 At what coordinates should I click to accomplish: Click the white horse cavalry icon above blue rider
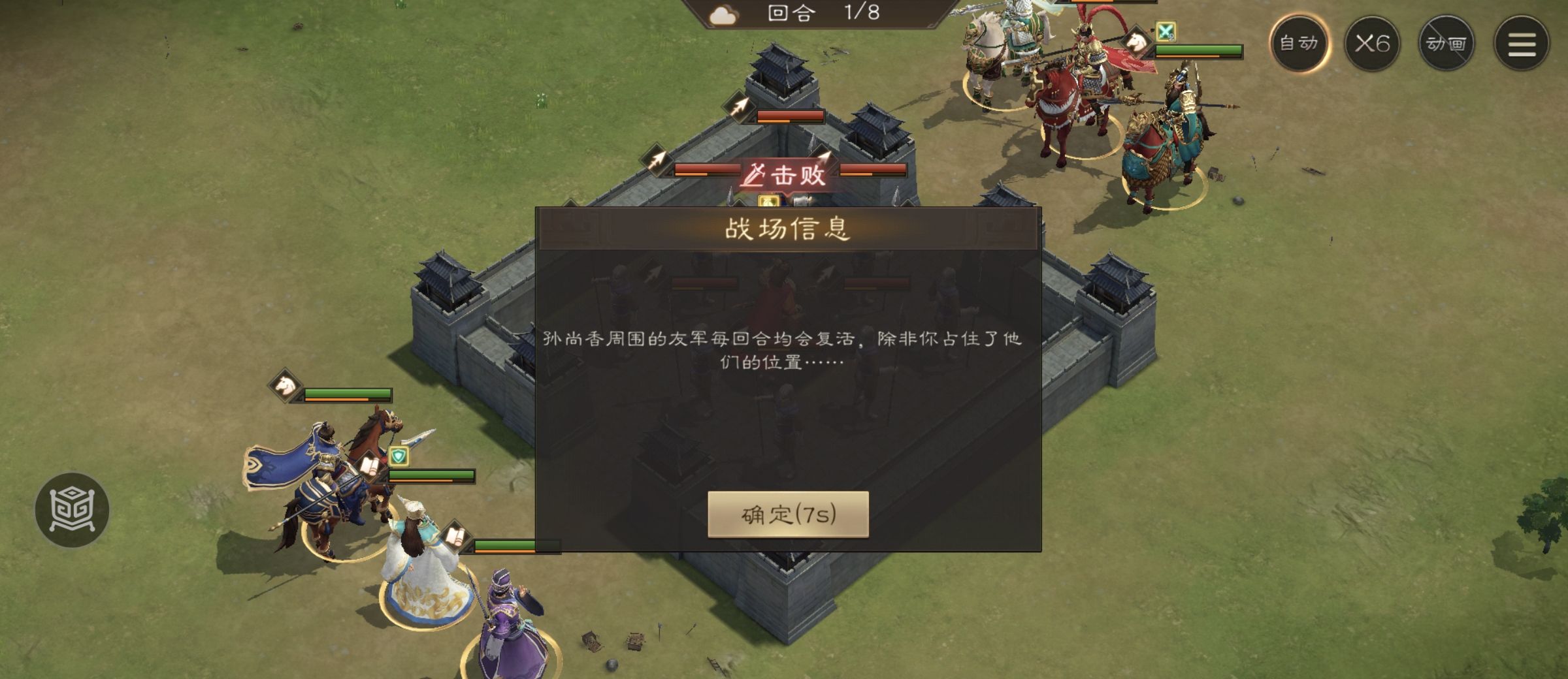[285, 386]
